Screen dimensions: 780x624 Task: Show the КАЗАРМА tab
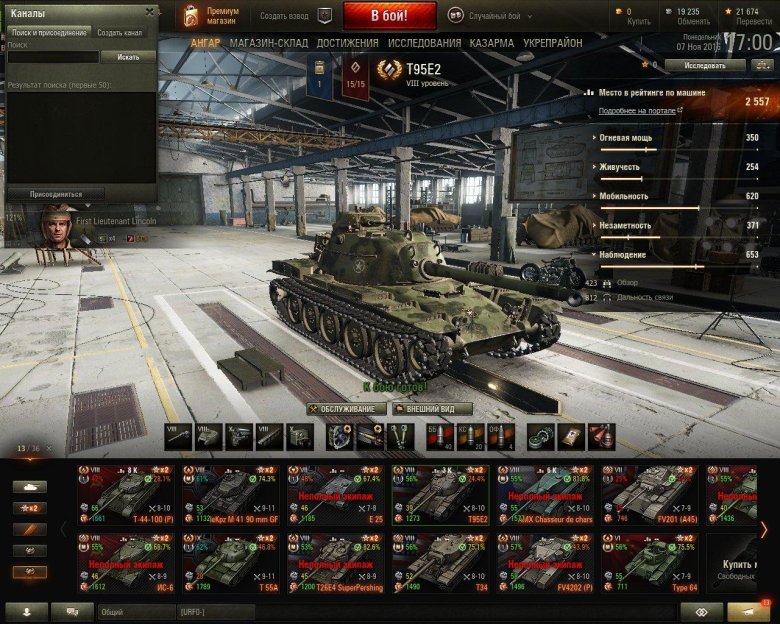point(492,43)
